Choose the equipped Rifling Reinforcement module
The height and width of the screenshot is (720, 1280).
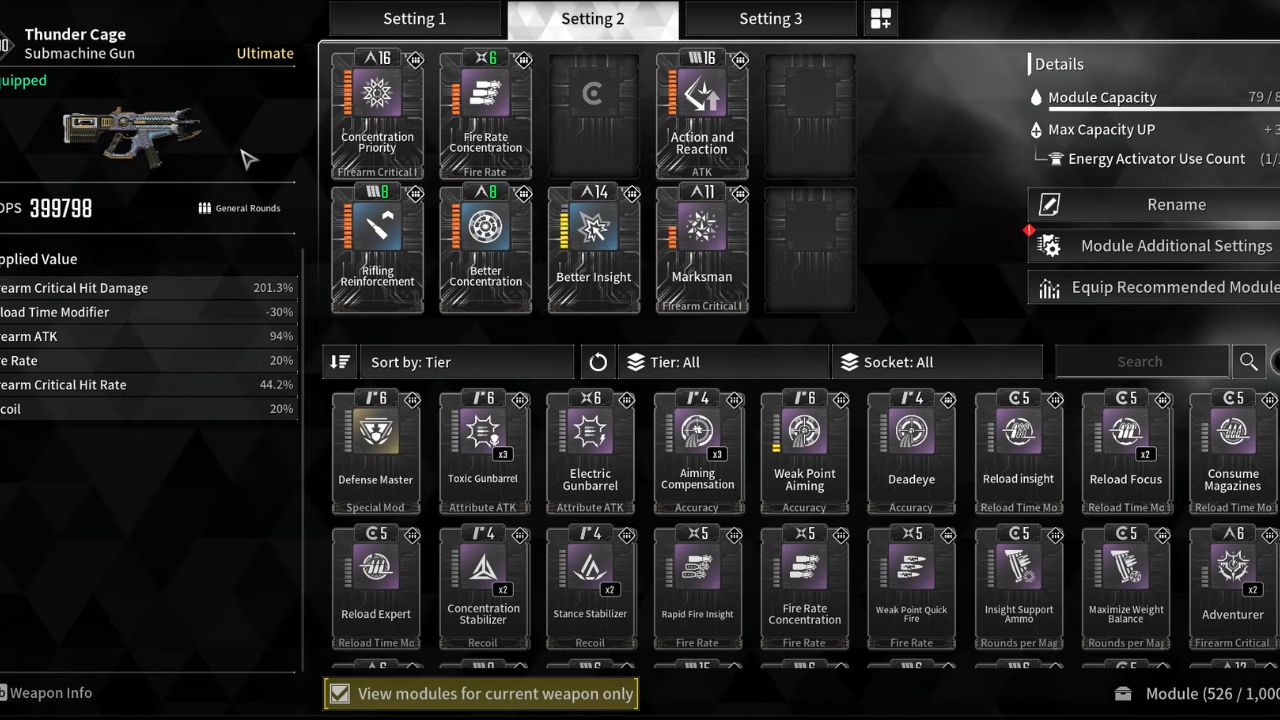tap(377, 250)
